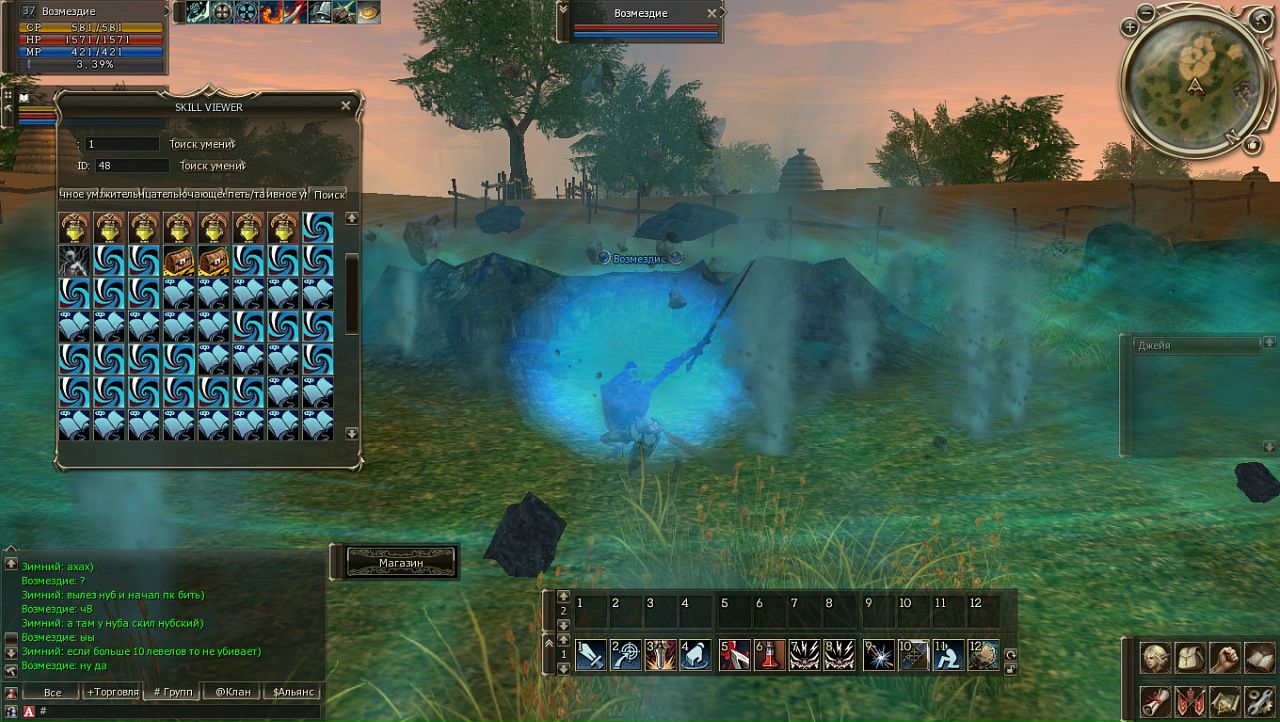Zoom out the minimap with minus button

[1145, 13]
